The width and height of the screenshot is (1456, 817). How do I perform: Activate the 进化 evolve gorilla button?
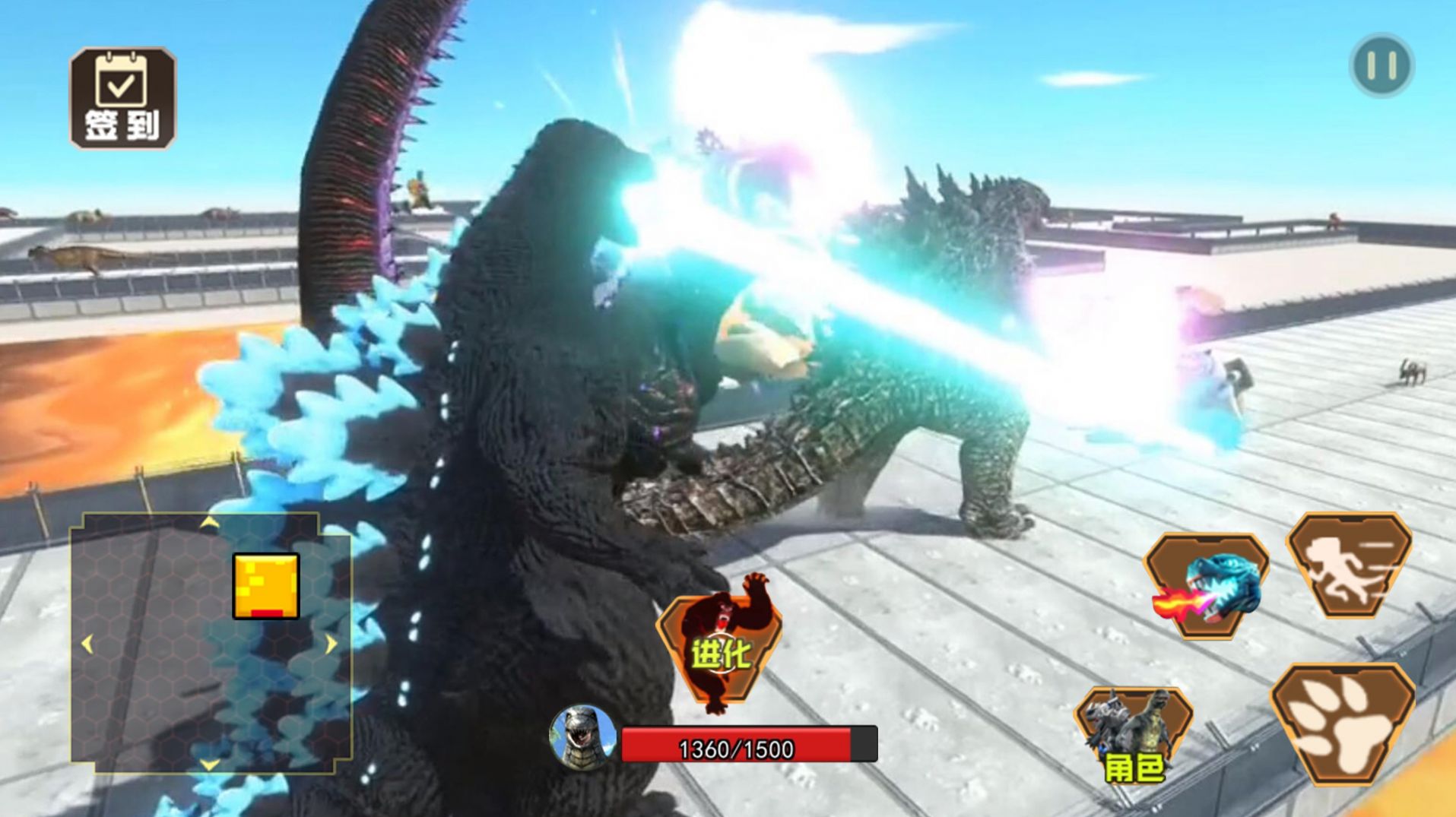point(719,648)
